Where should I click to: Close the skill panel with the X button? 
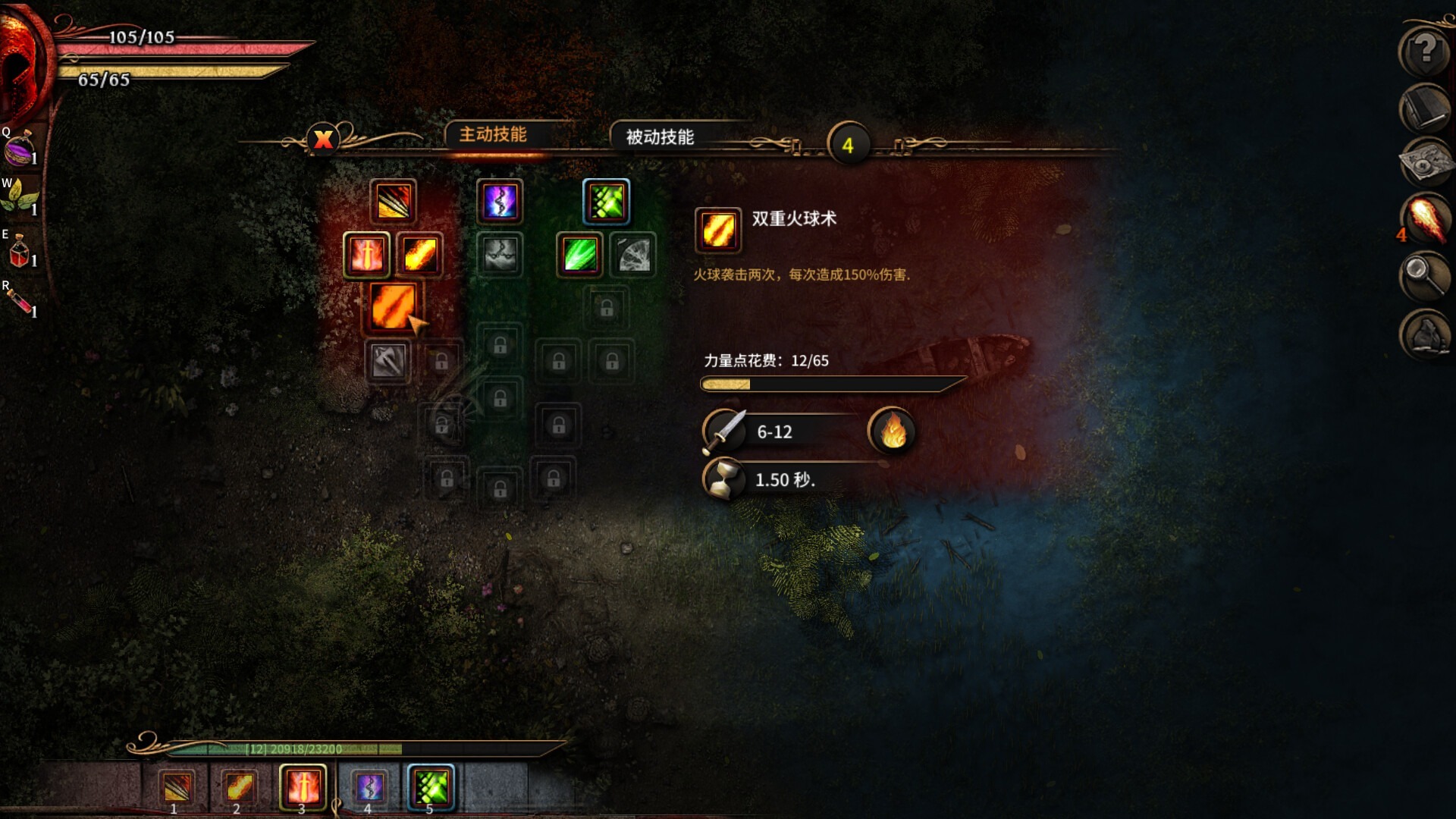[323, 140]
